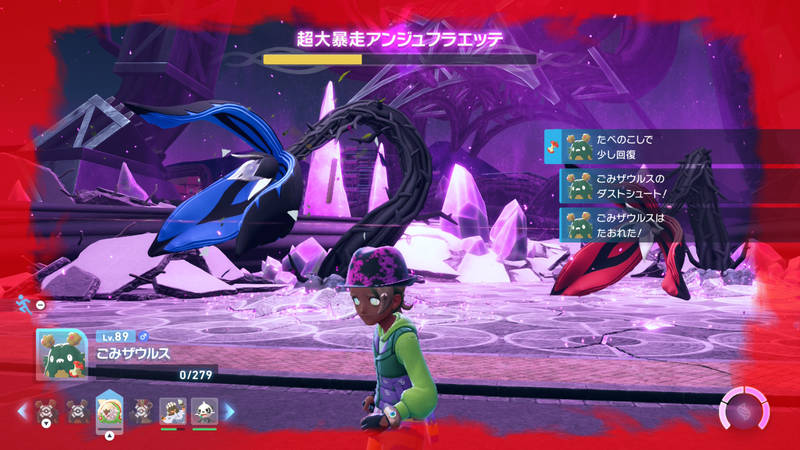This screenshot has width=800, height=450.
Task: Click the left party scroll arrow
Action: point(23,411)
